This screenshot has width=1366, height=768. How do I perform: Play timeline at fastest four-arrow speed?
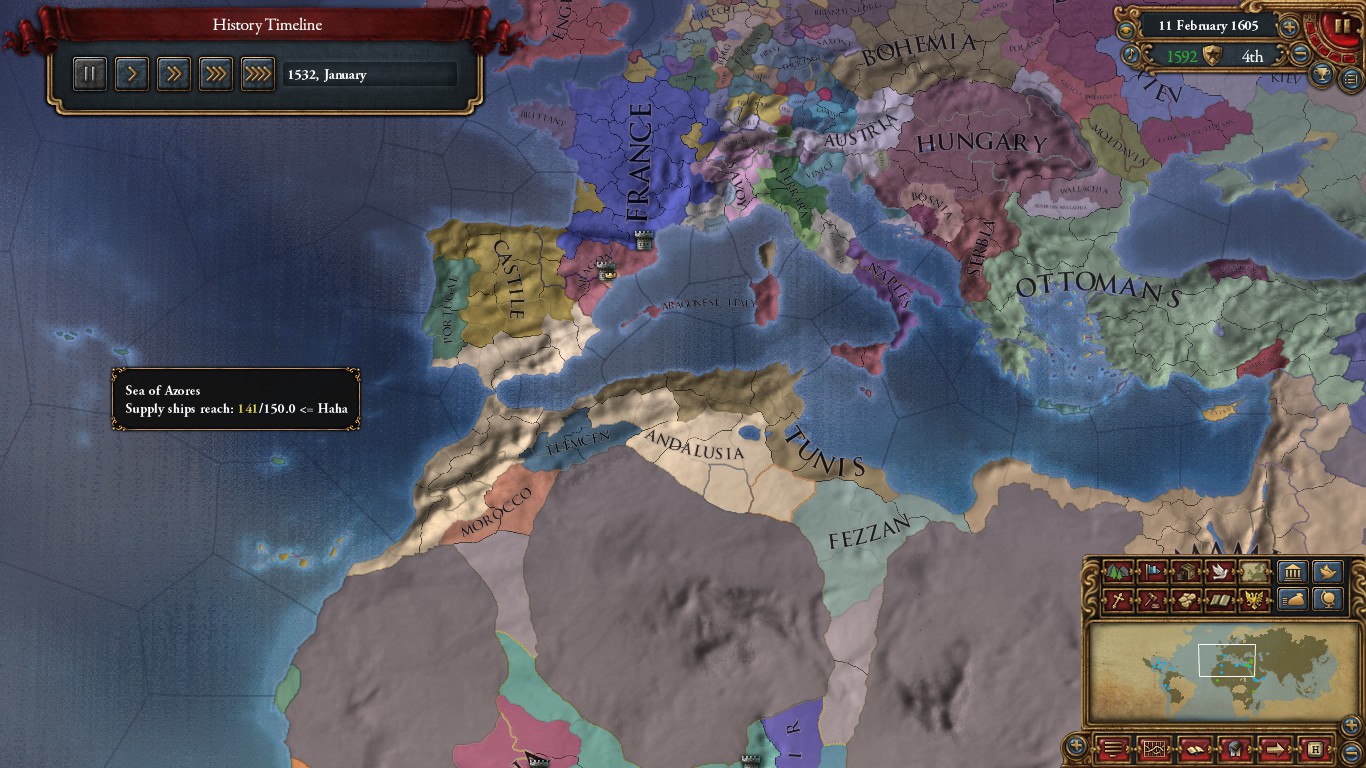pos(258,74)
